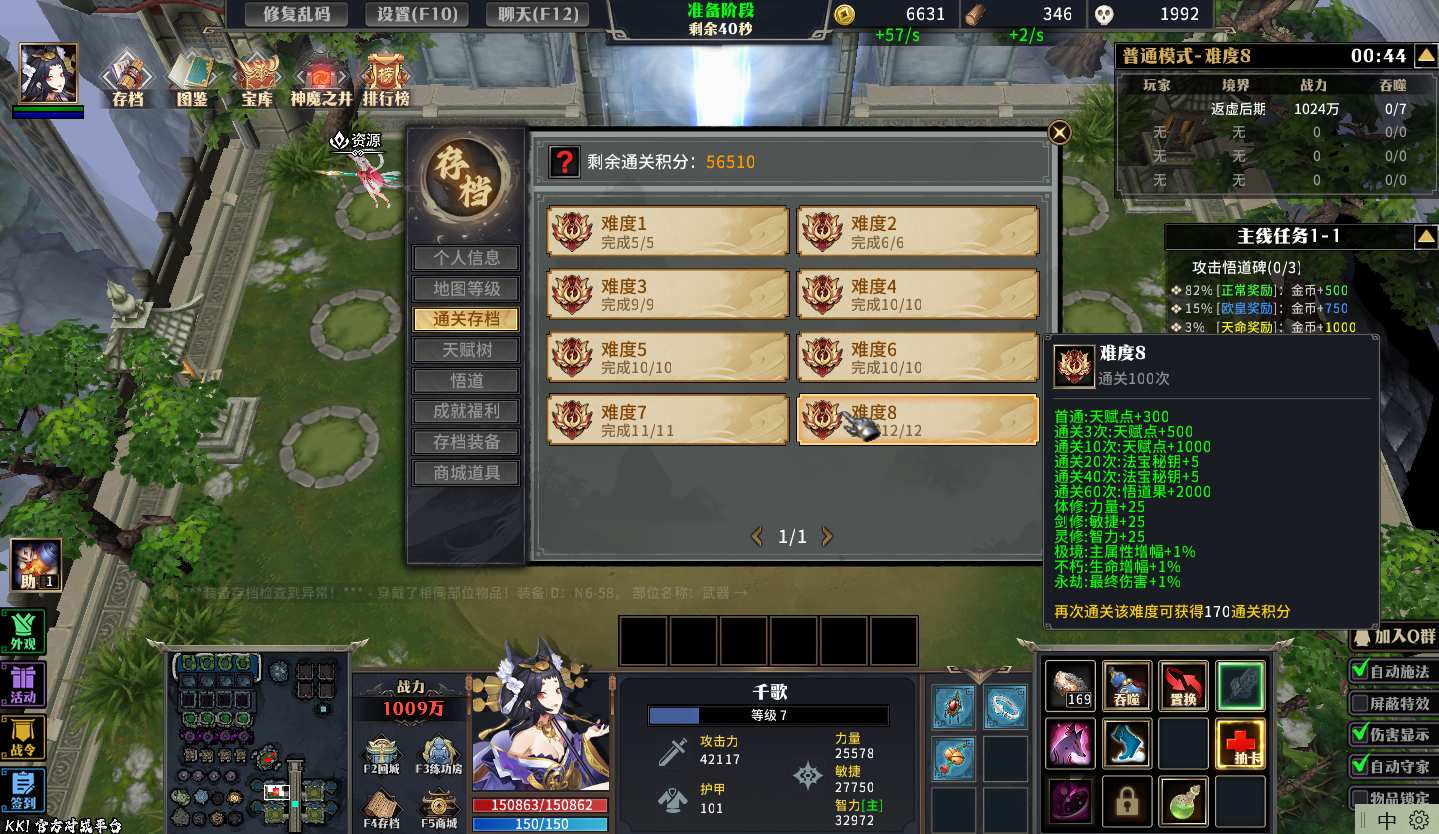Select the 难度1 clear record

click(x=668, y=232)
